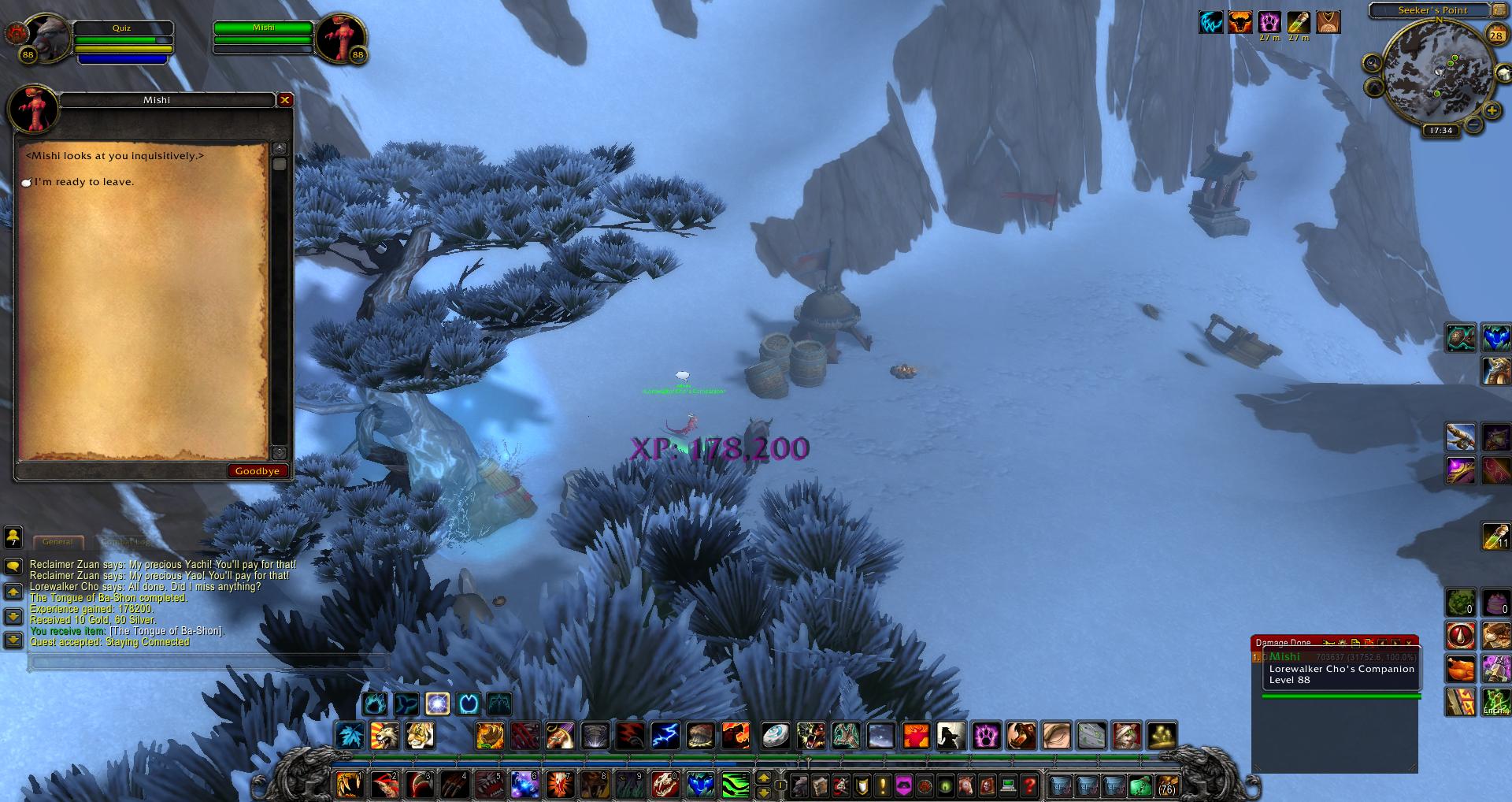Image resolution: width=1512 pixels, height=802 pixels.
Task: Switch to the General chat tab
Action: pos(57,542)
